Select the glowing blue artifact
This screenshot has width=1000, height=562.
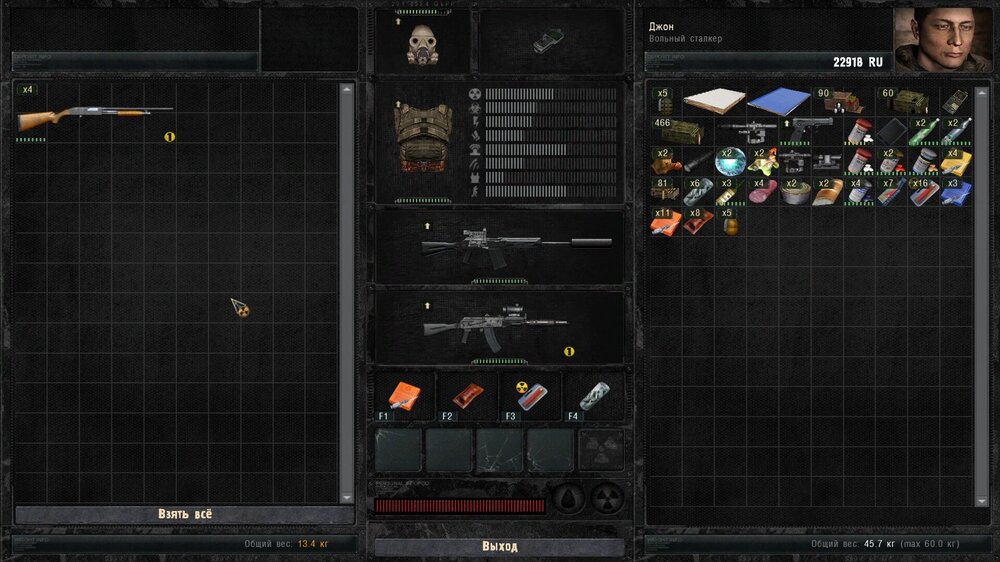tap(730, 161)
